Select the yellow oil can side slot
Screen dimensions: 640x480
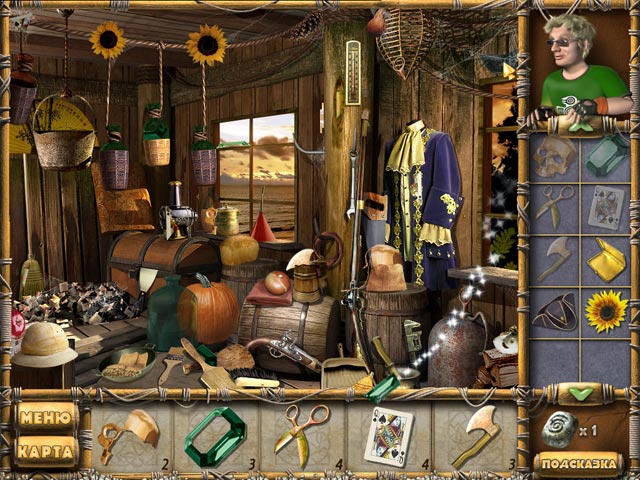tap(606, 259)
